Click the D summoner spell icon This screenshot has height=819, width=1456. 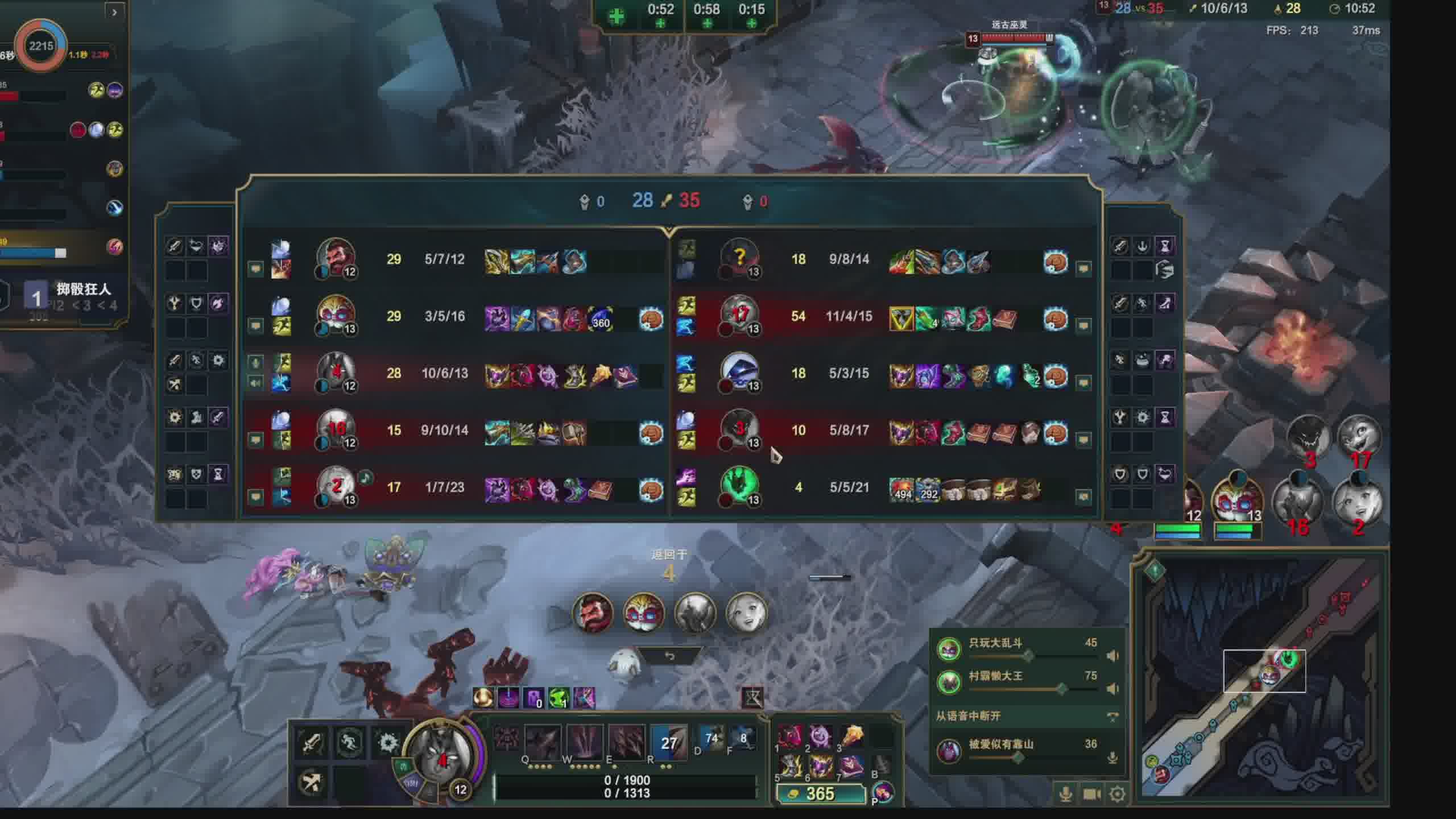tap(711, 739)
